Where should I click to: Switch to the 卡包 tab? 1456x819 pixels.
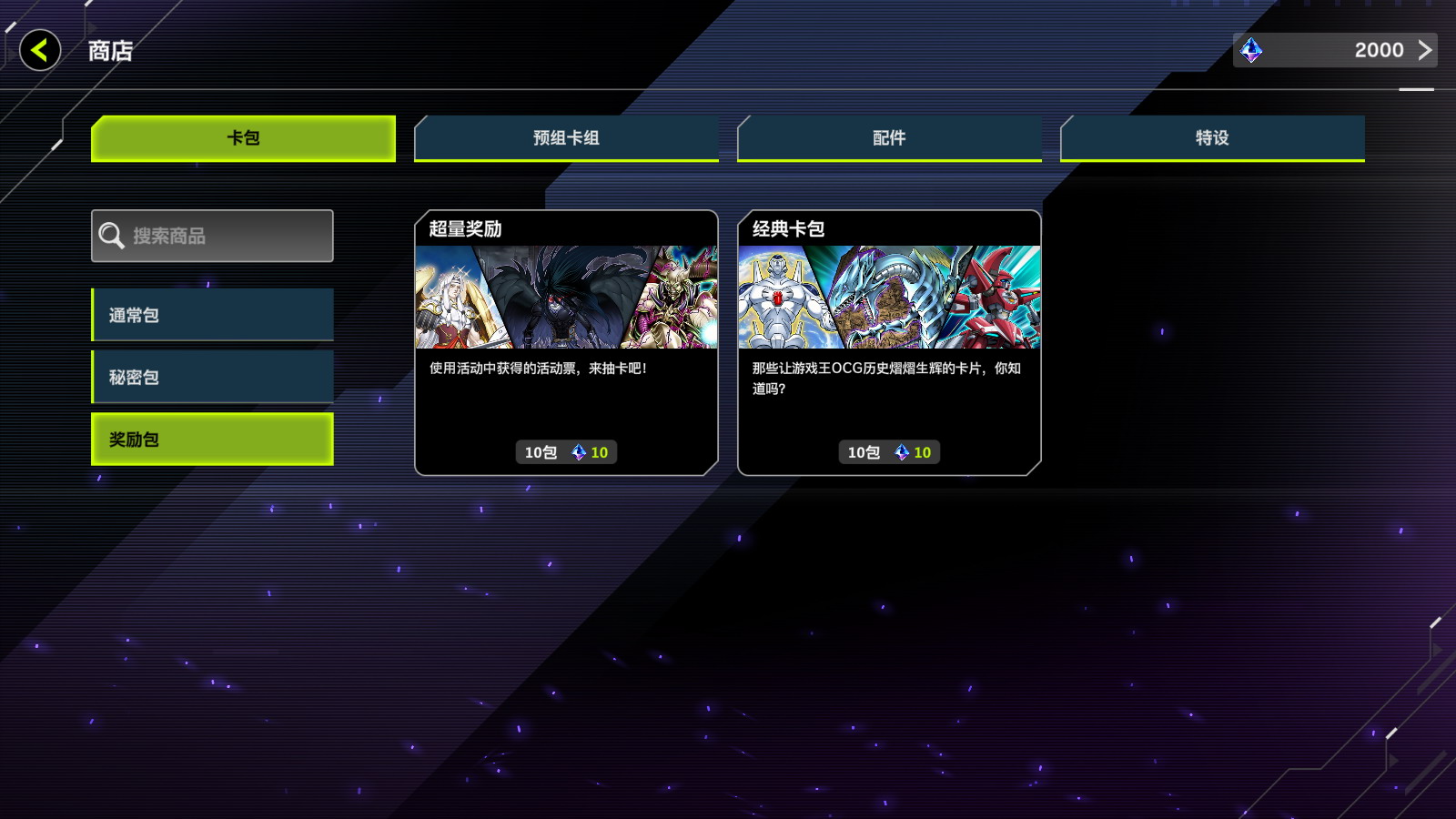(x=243, y=138)
